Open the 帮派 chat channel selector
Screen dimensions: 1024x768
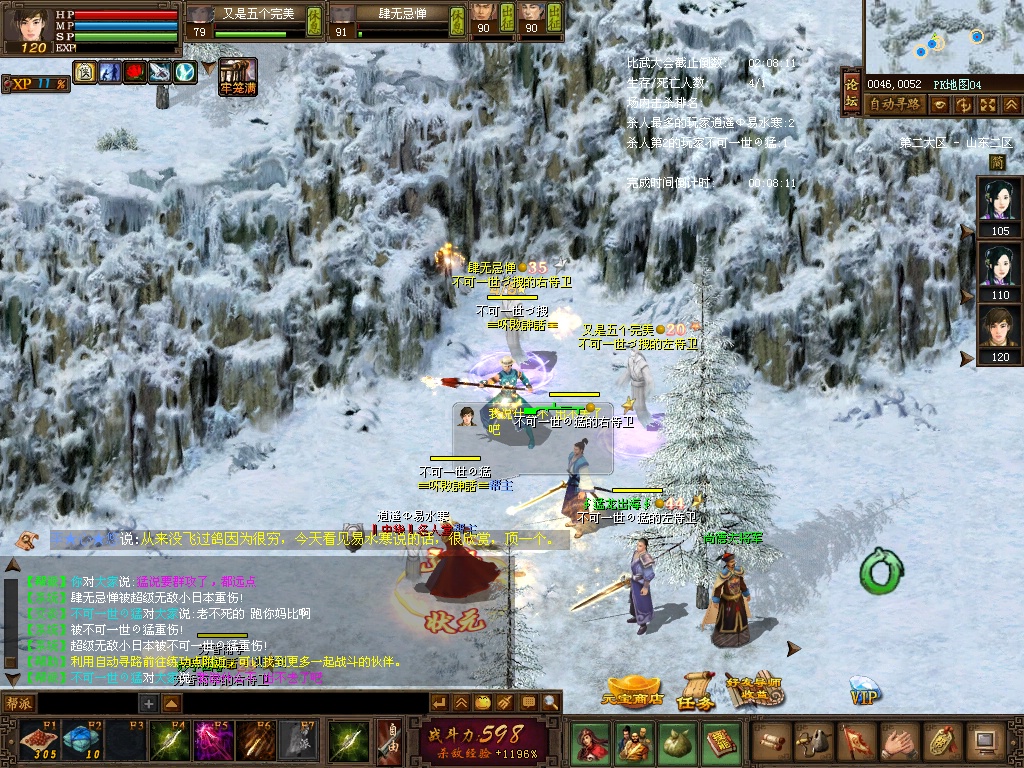click(x=19, y=703)
